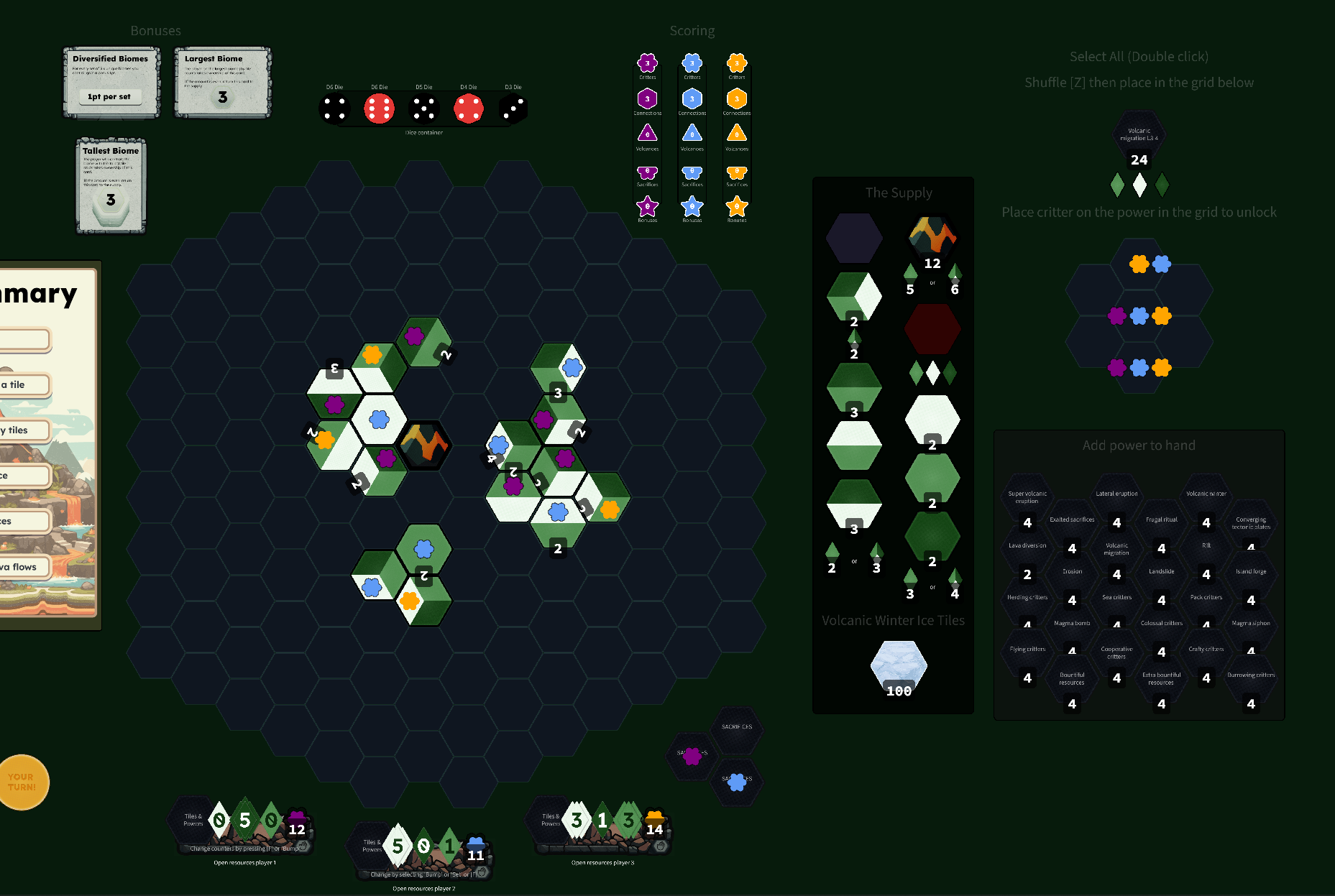Select the red D6 die in the dice container
This screenshot has width=1335, height=896.
click(379, 108)
